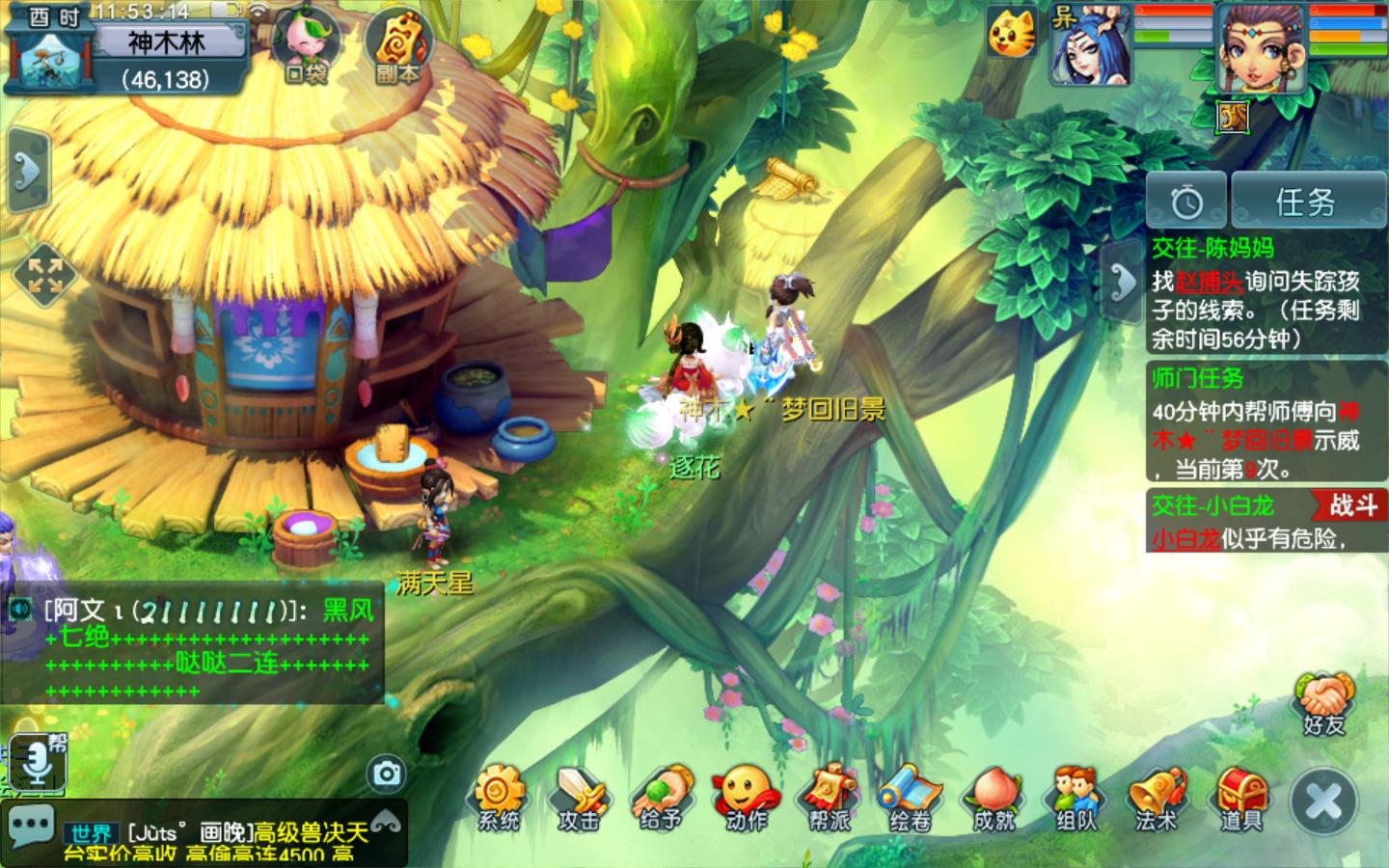Take a screenshot with the camera button
The width and height of the screenshot is (1389, 868).
coord(387,773)
